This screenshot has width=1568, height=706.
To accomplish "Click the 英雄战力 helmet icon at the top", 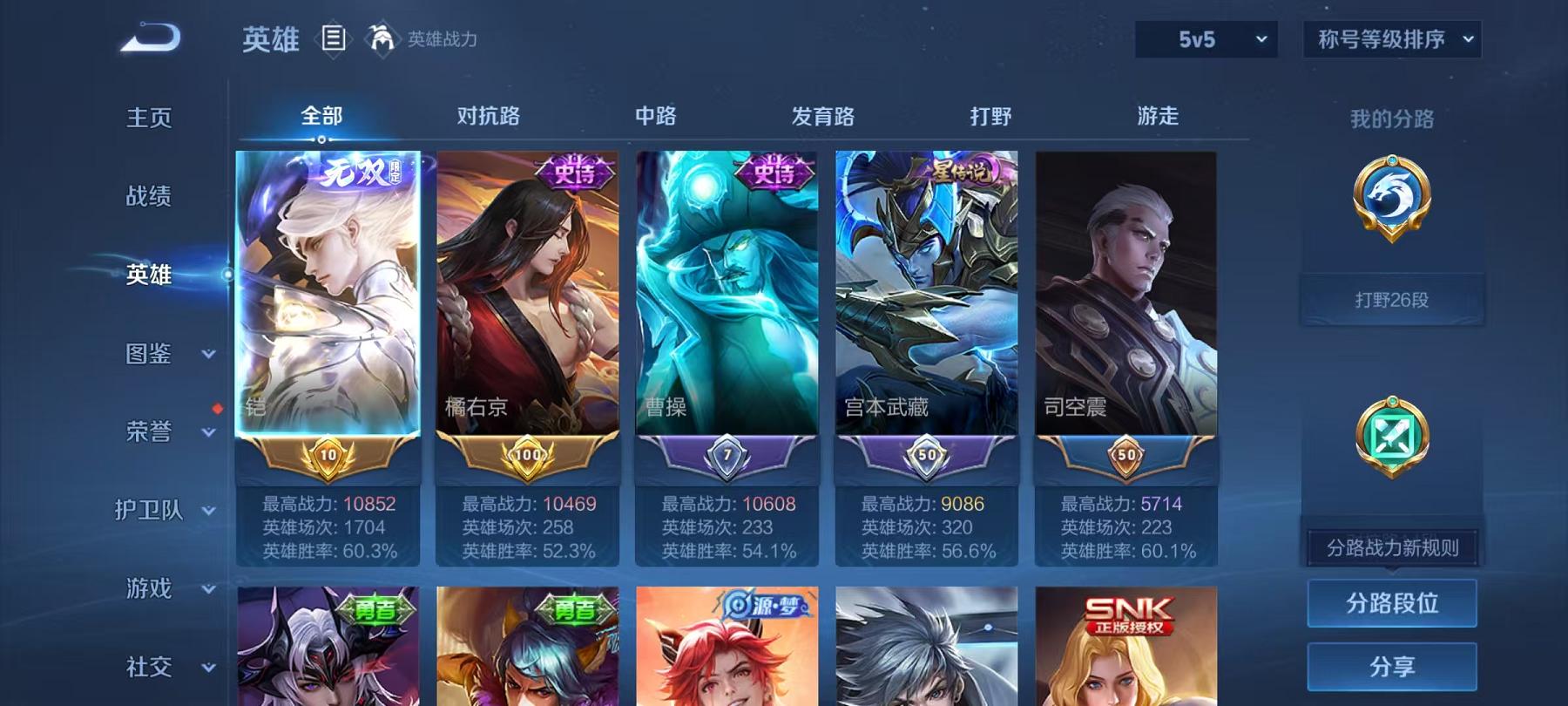I will coord(378,38).
